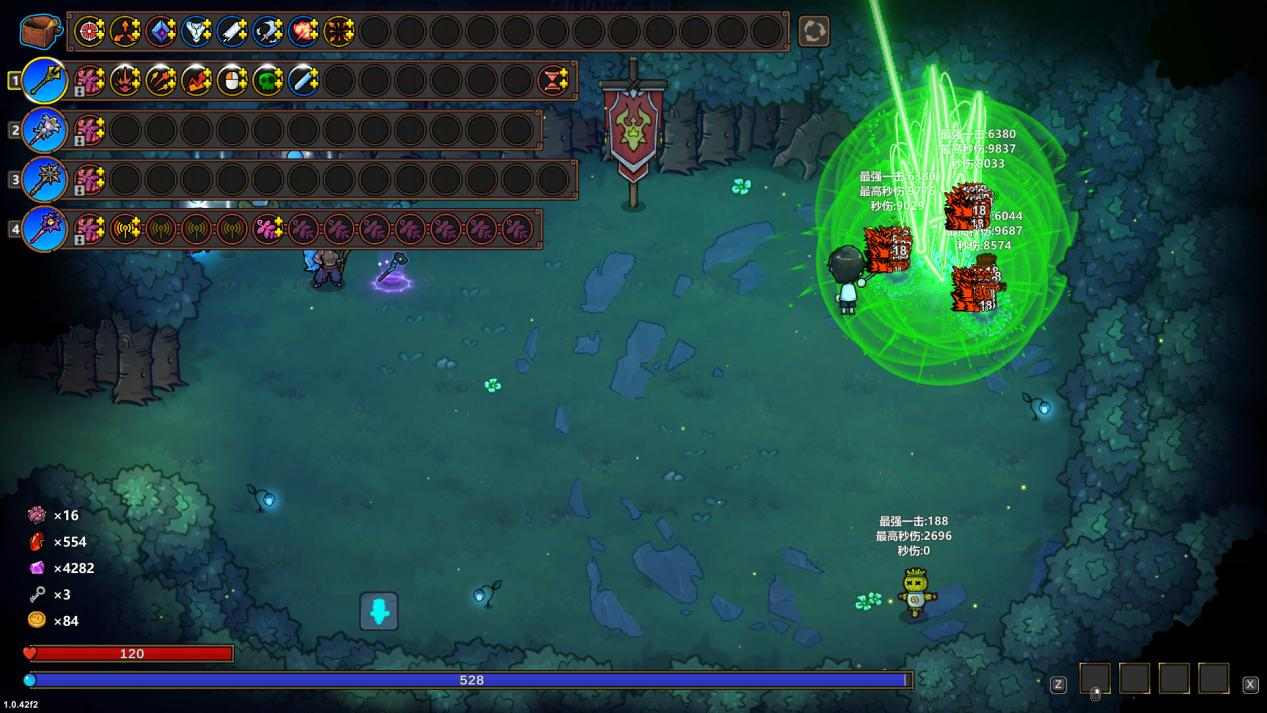Click the circular arrows refresh button
This screenshot has height=713, width=1267.
point(813,31)
